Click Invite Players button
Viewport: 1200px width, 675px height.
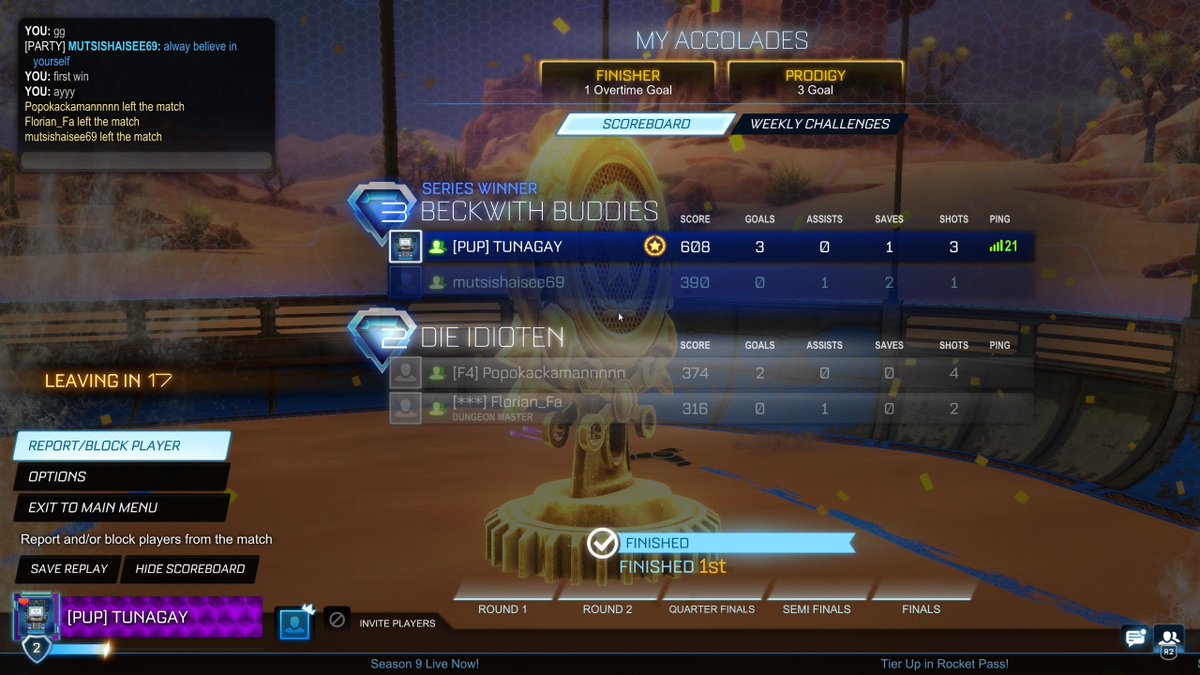[x=397, y=623]
